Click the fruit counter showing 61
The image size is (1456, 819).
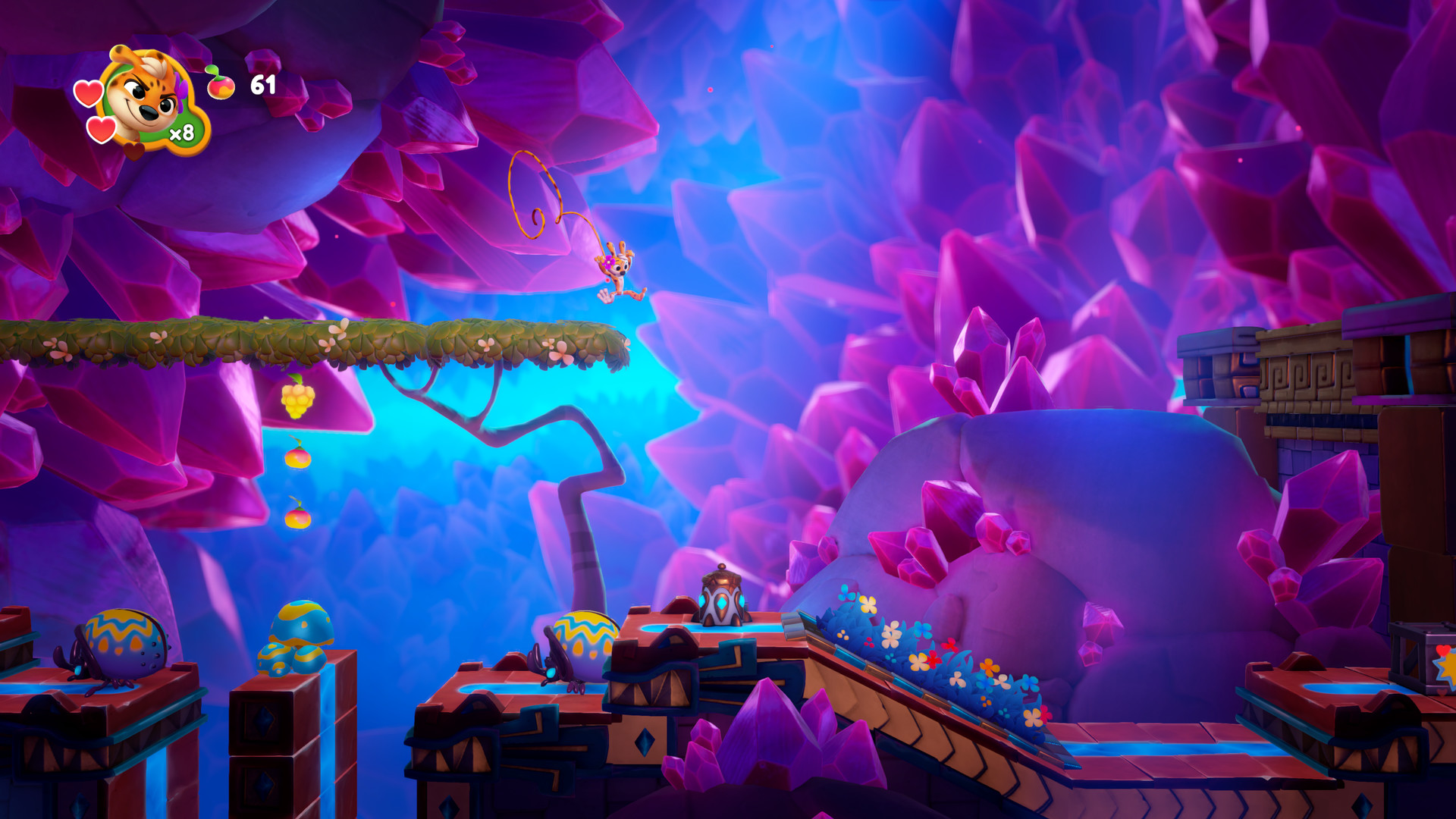click(x=263, y=85)
